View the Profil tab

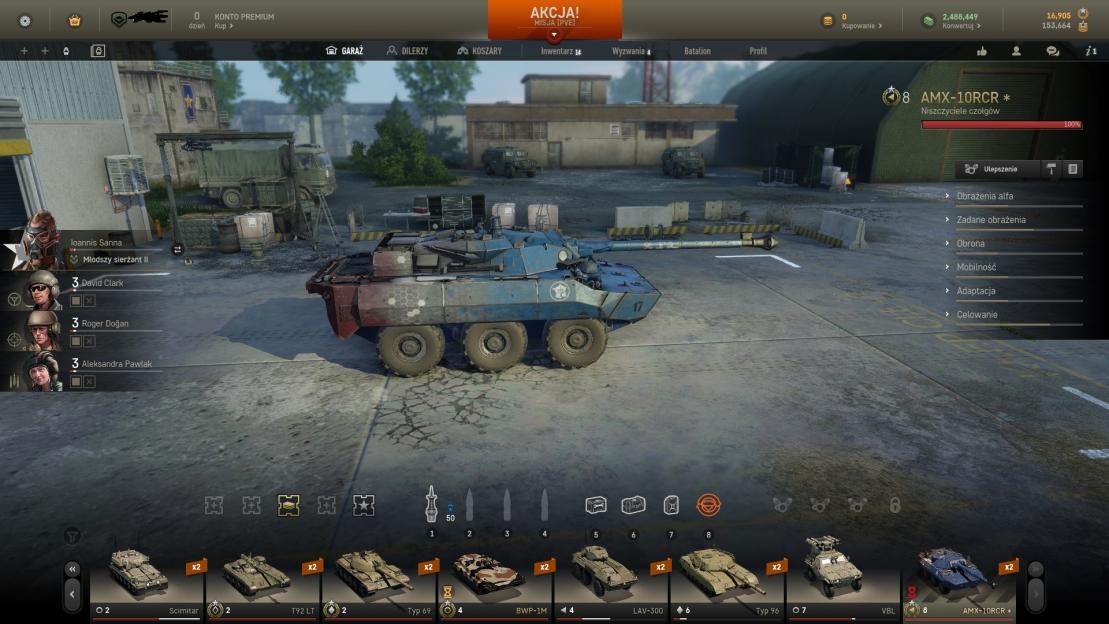click(x=758, y=51)
